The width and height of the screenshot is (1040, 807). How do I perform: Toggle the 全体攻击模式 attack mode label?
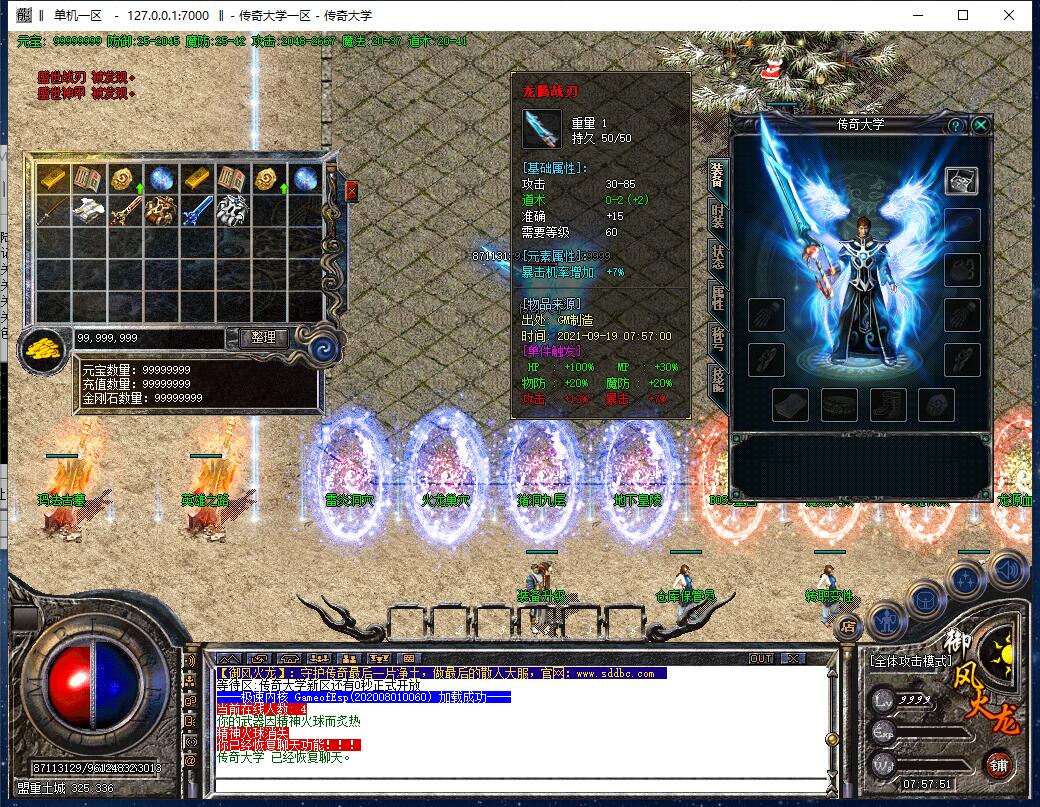911,660
